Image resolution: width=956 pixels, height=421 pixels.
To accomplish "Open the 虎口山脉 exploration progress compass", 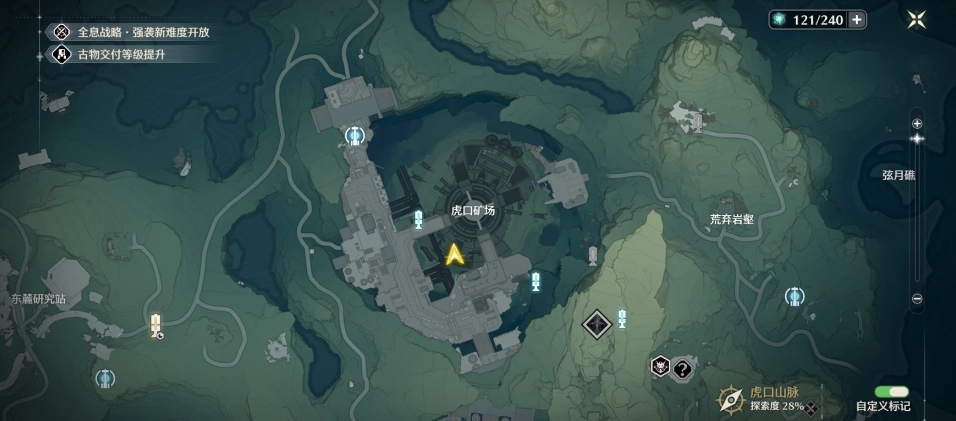I will point(729,400).
